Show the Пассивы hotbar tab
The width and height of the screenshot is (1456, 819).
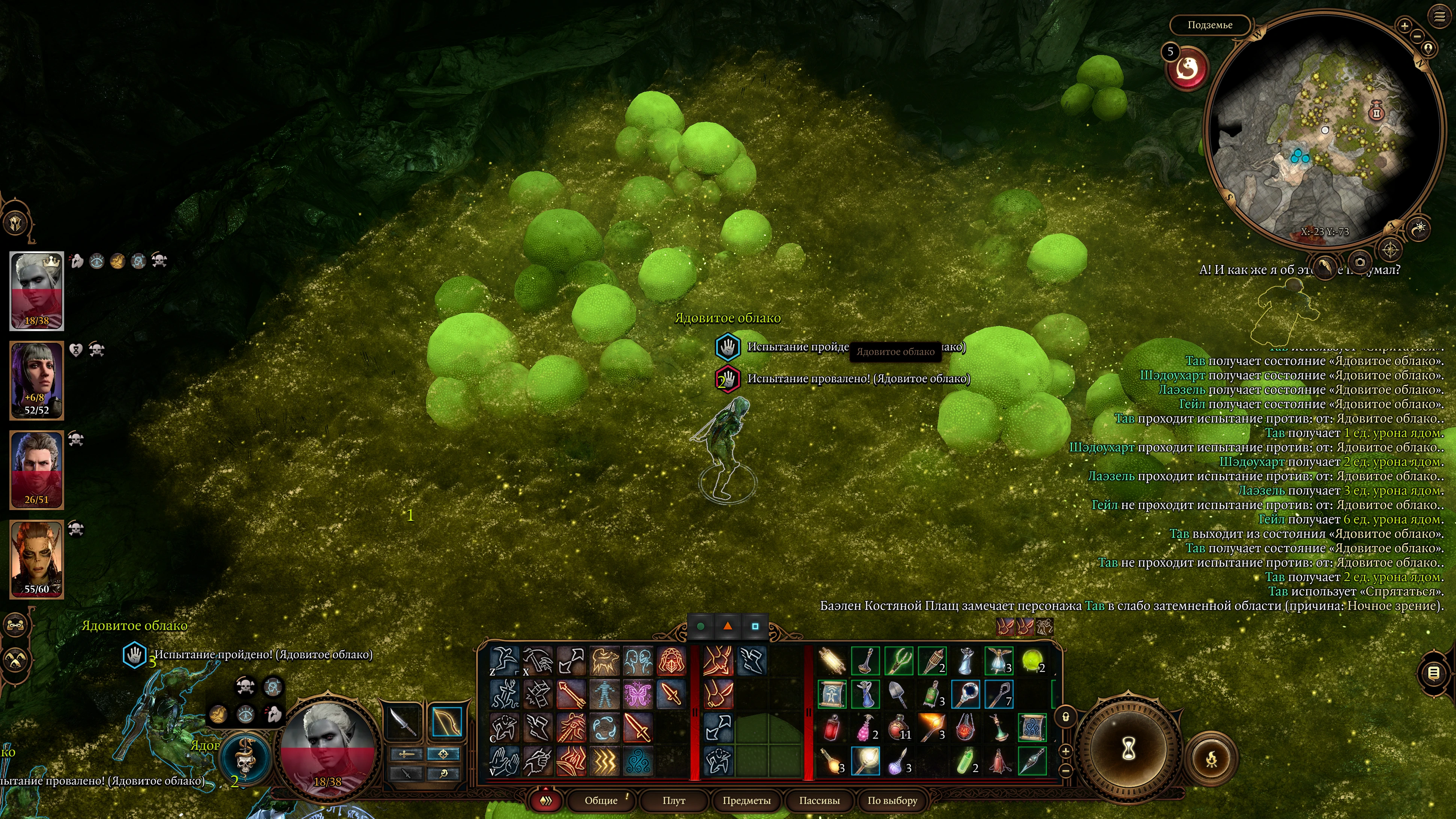(x=819, y=800)
